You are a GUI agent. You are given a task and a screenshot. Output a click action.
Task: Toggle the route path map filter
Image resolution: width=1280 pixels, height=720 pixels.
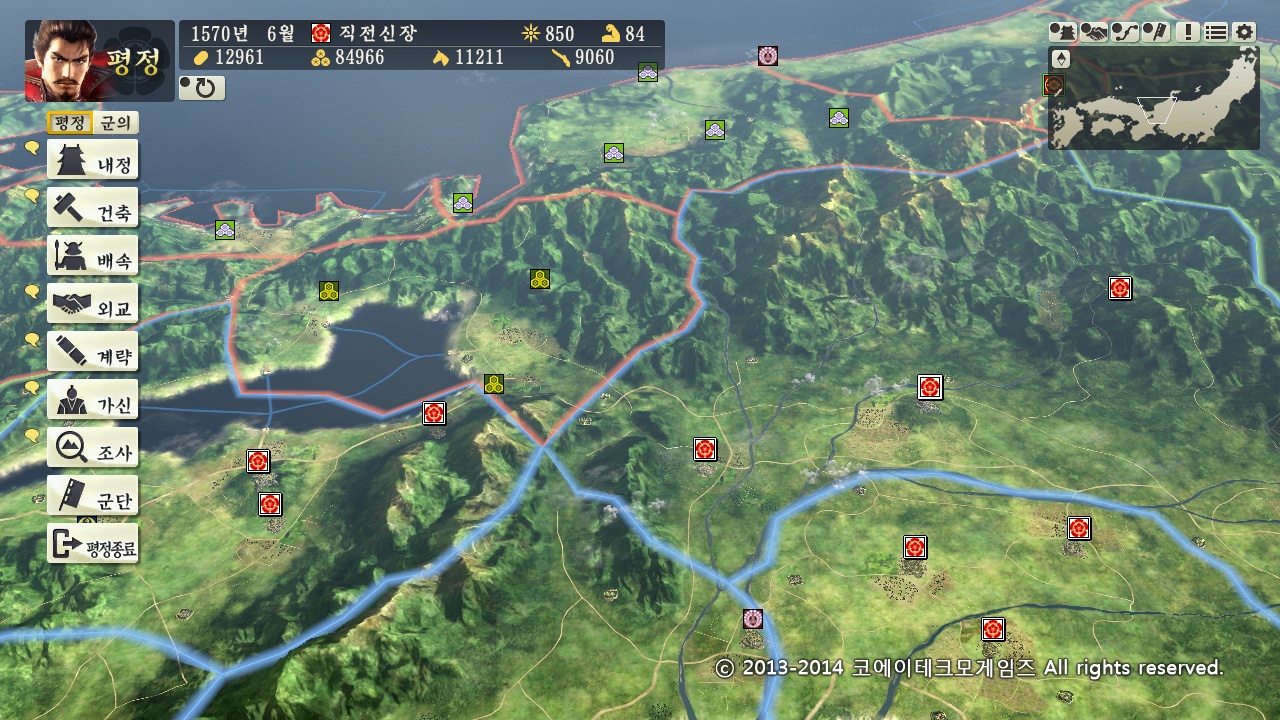coord(1125,32)
